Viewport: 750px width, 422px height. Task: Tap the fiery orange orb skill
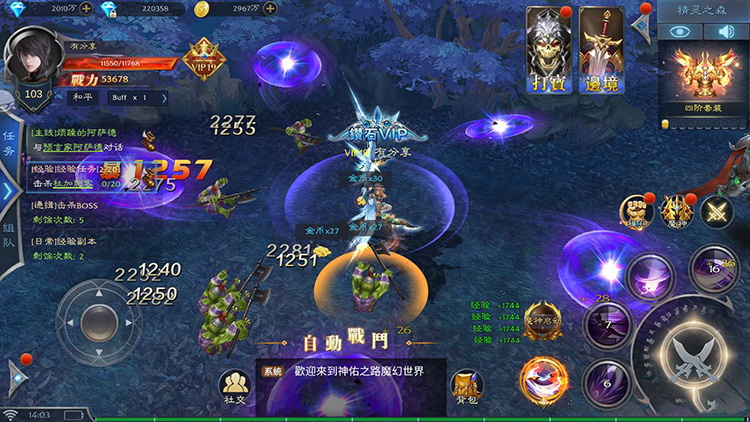pyautogui.click(x=541, y=381)
